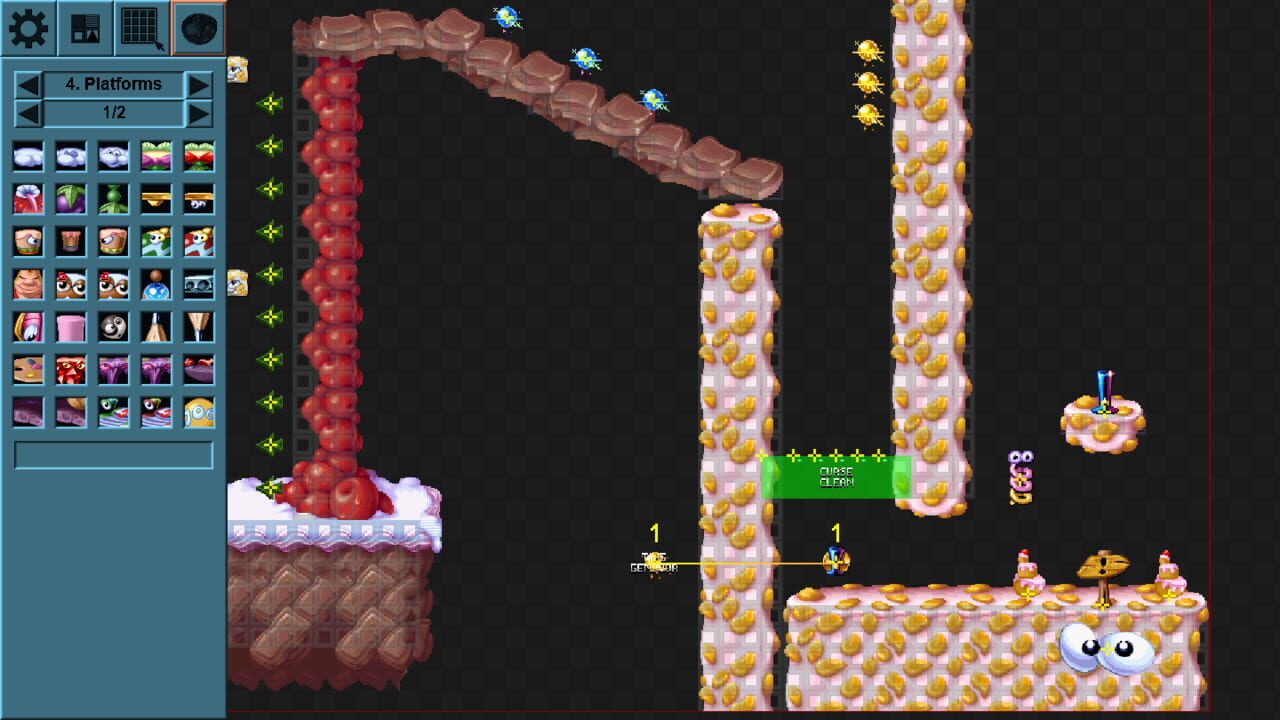Open the editor settings gear
The image size is (1280, 720).
(28, 28)
